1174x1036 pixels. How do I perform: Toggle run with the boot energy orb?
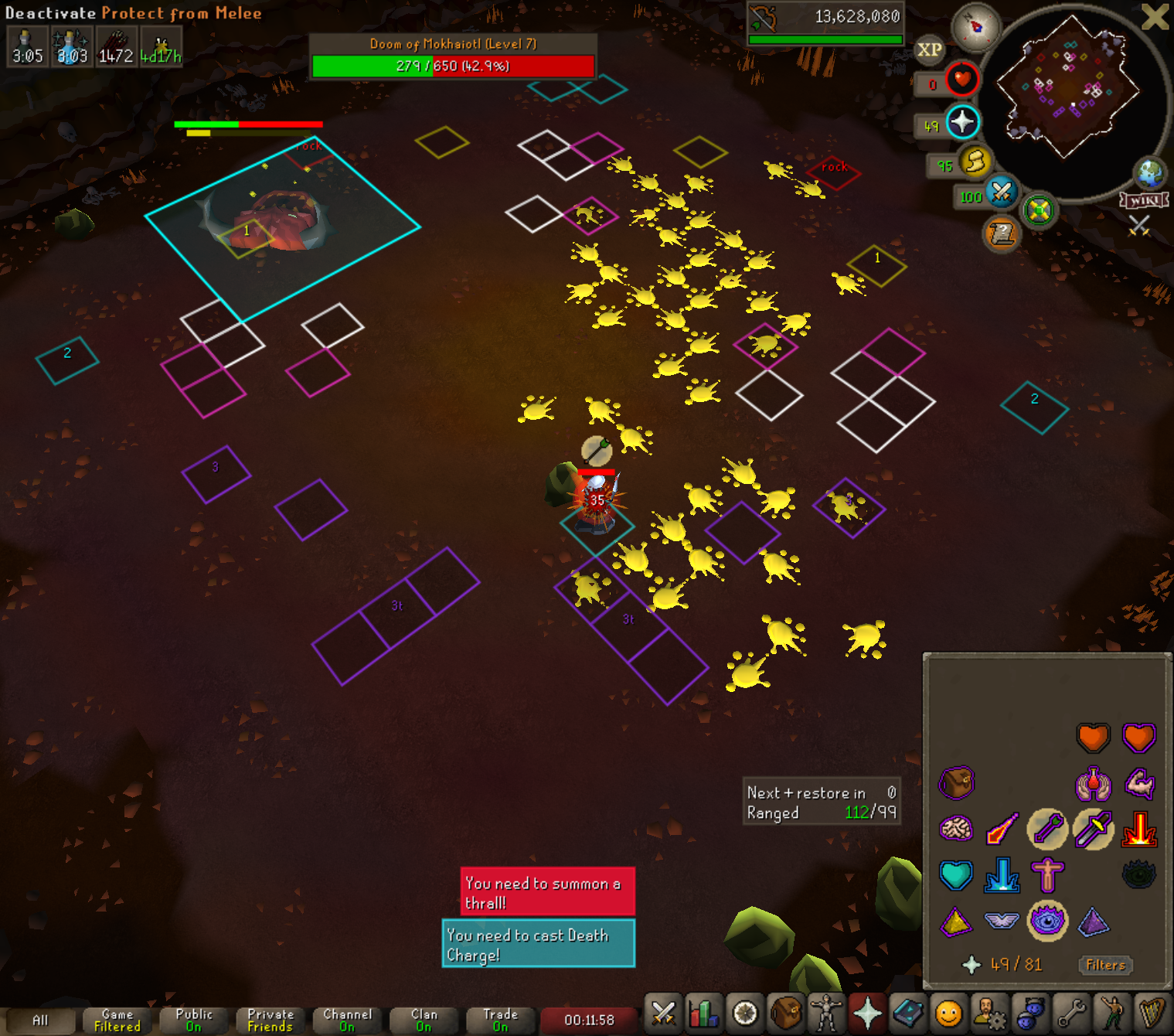[975, 162]
